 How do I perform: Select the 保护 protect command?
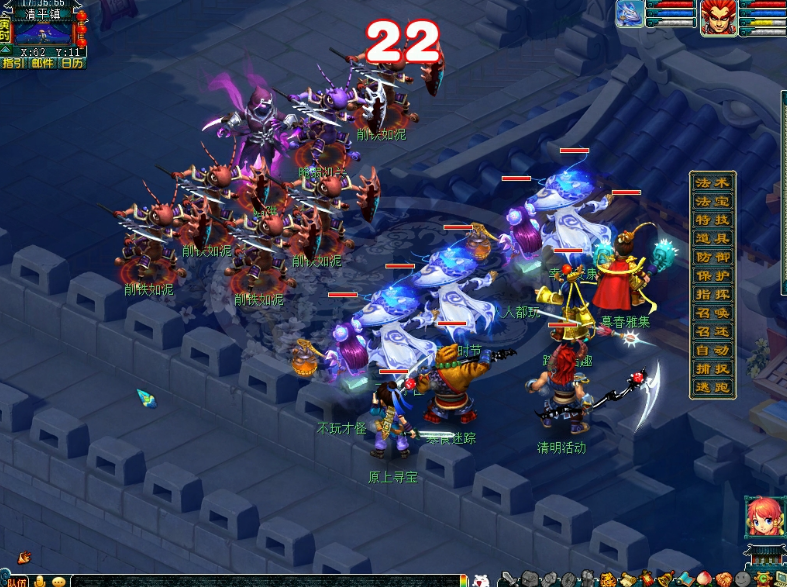(714, 276)
